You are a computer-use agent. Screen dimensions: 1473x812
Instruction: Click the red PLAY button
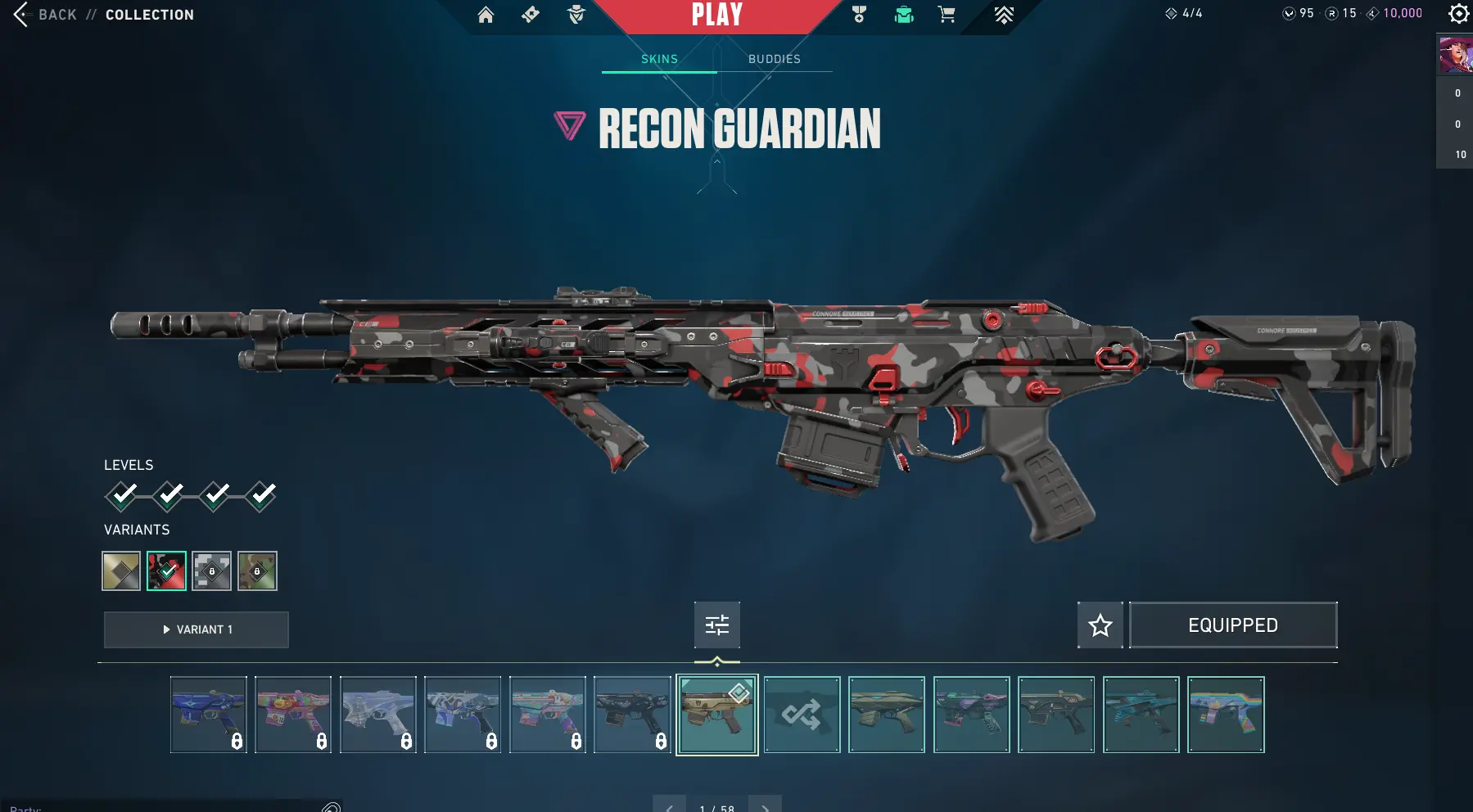tap(716, 15)
